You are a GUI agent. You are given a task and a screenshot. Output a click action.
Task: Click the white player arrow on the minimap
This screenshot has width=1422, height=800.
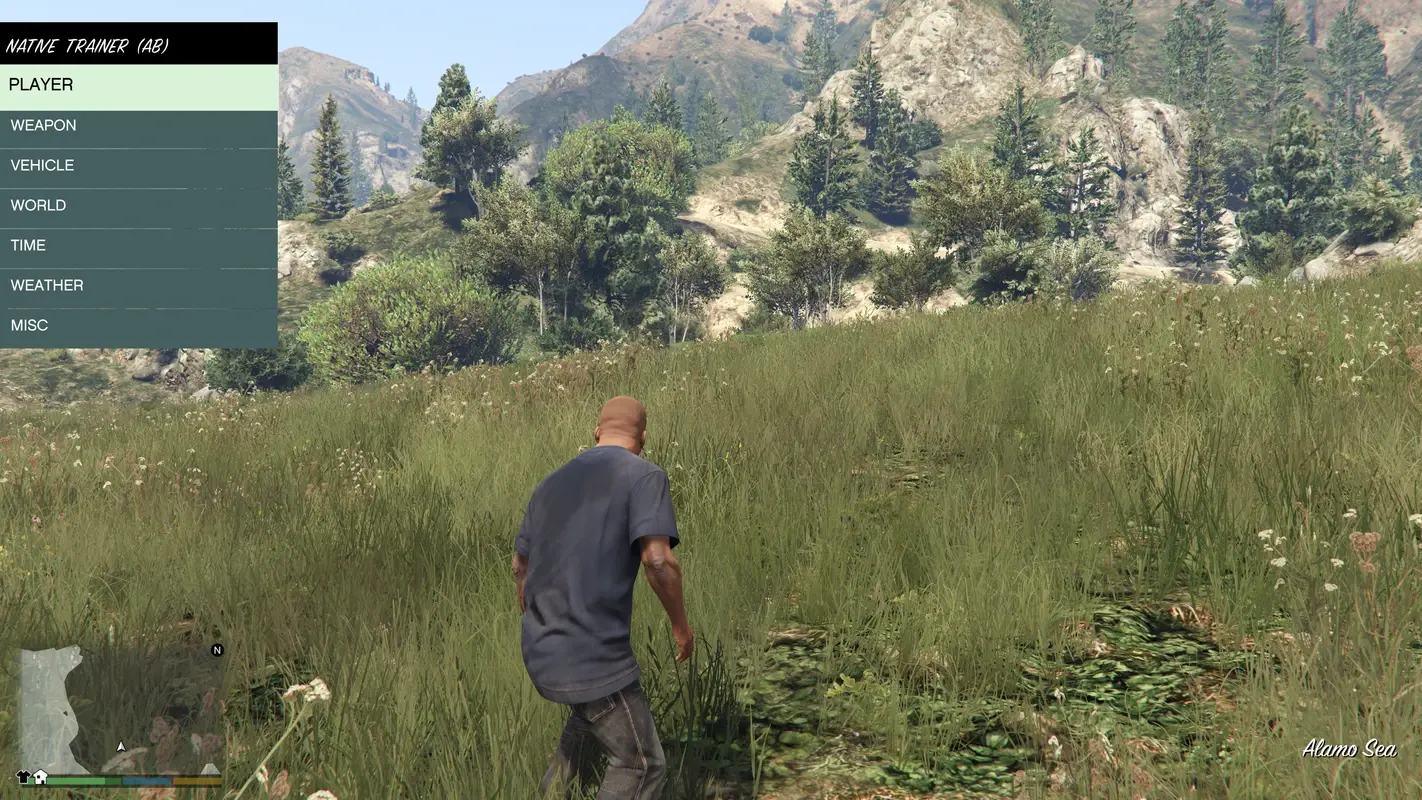[121, 747]
